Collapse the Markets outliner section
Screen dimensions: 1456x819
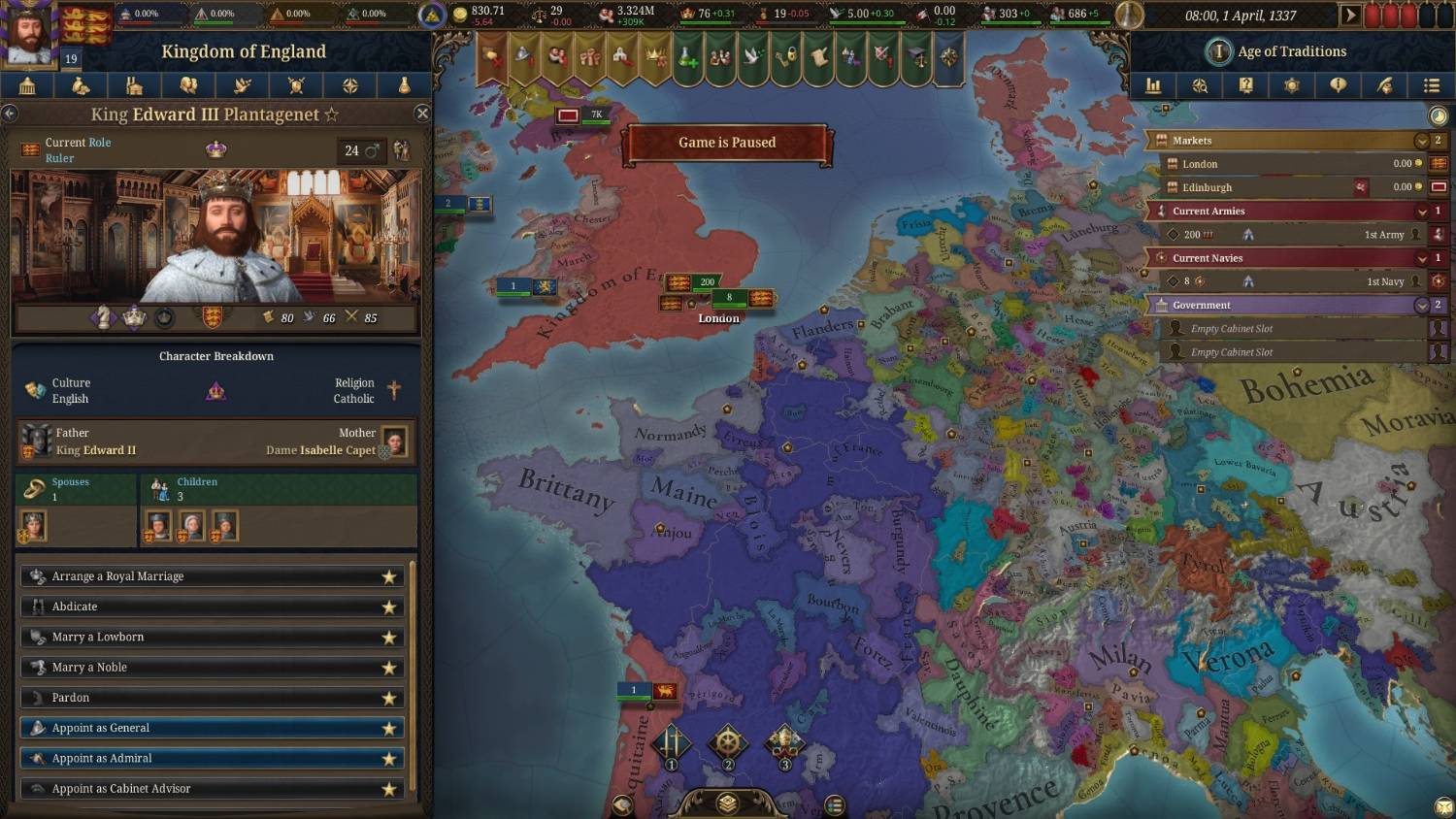point(1422,141)
